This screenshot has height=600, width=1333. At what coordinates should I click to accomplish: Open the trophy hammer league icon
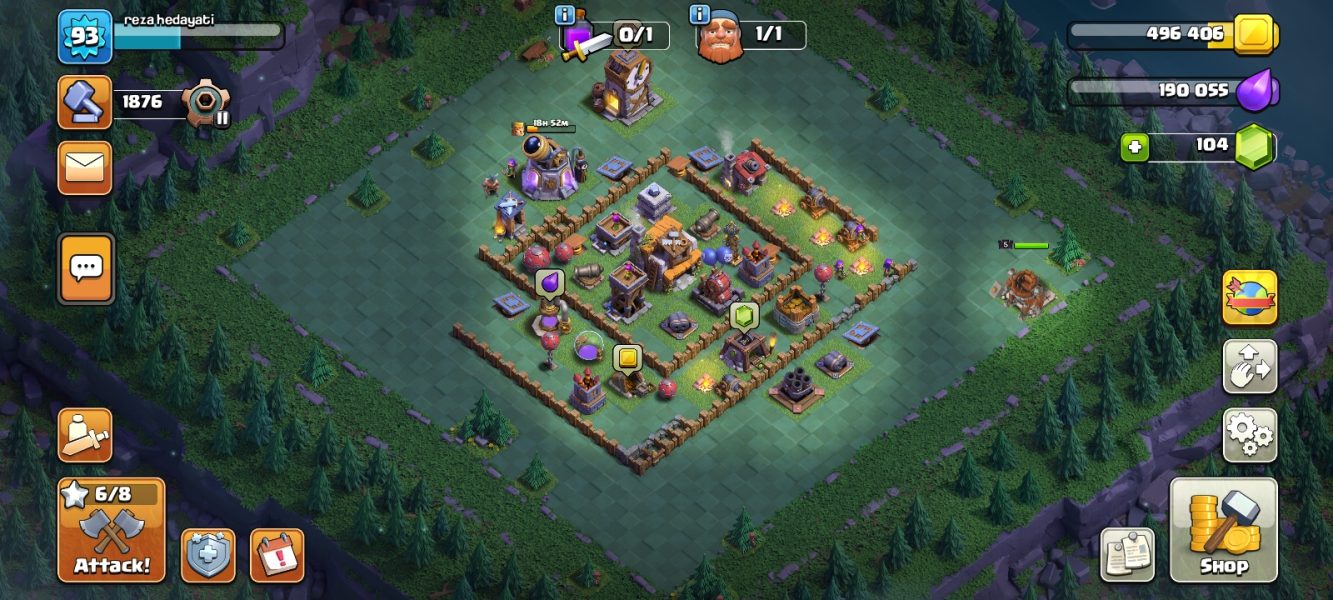pyautogui.click(x=85, y=101)
